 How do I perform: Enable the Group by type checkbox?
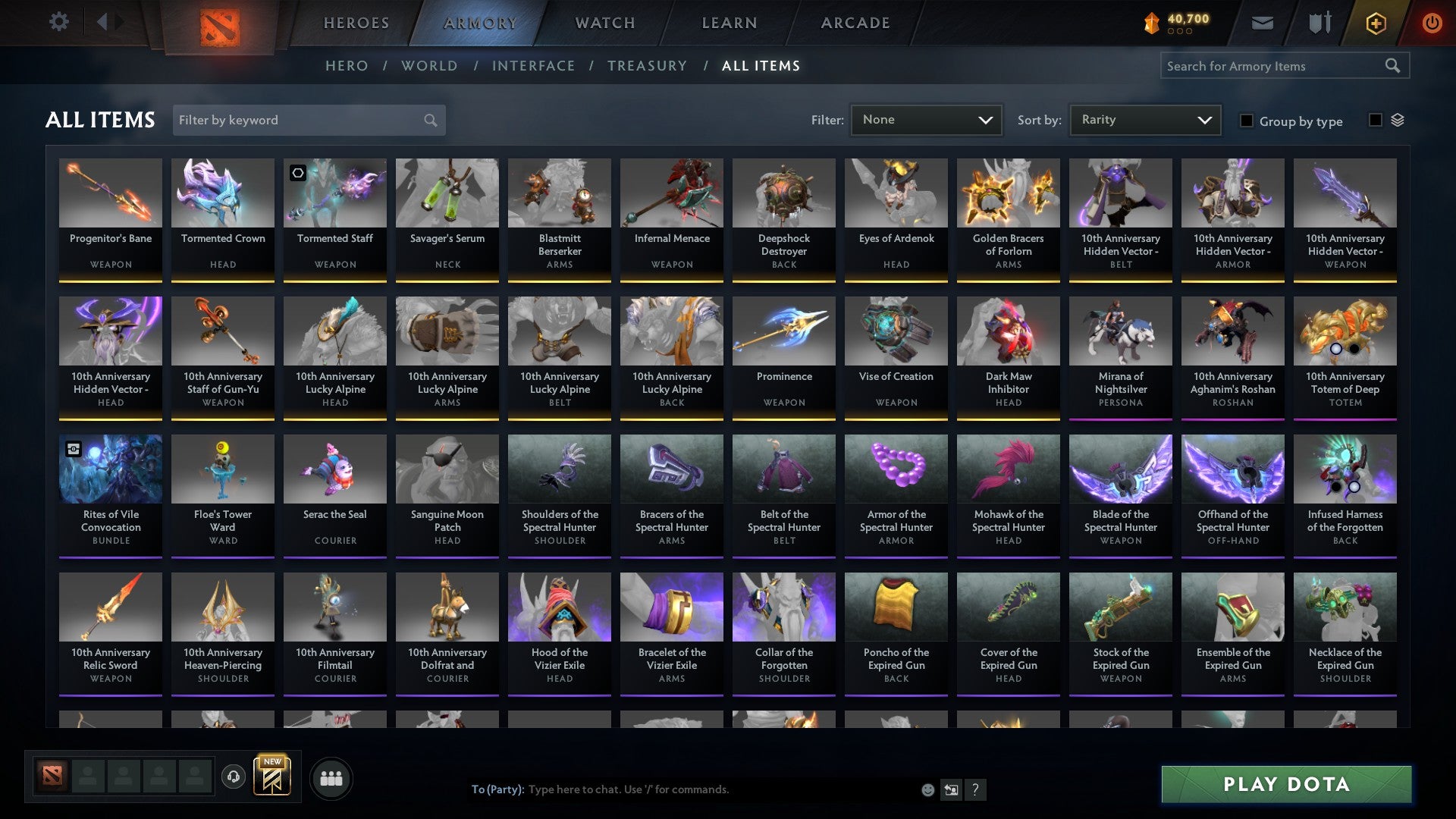click(x=1247, y=121)
